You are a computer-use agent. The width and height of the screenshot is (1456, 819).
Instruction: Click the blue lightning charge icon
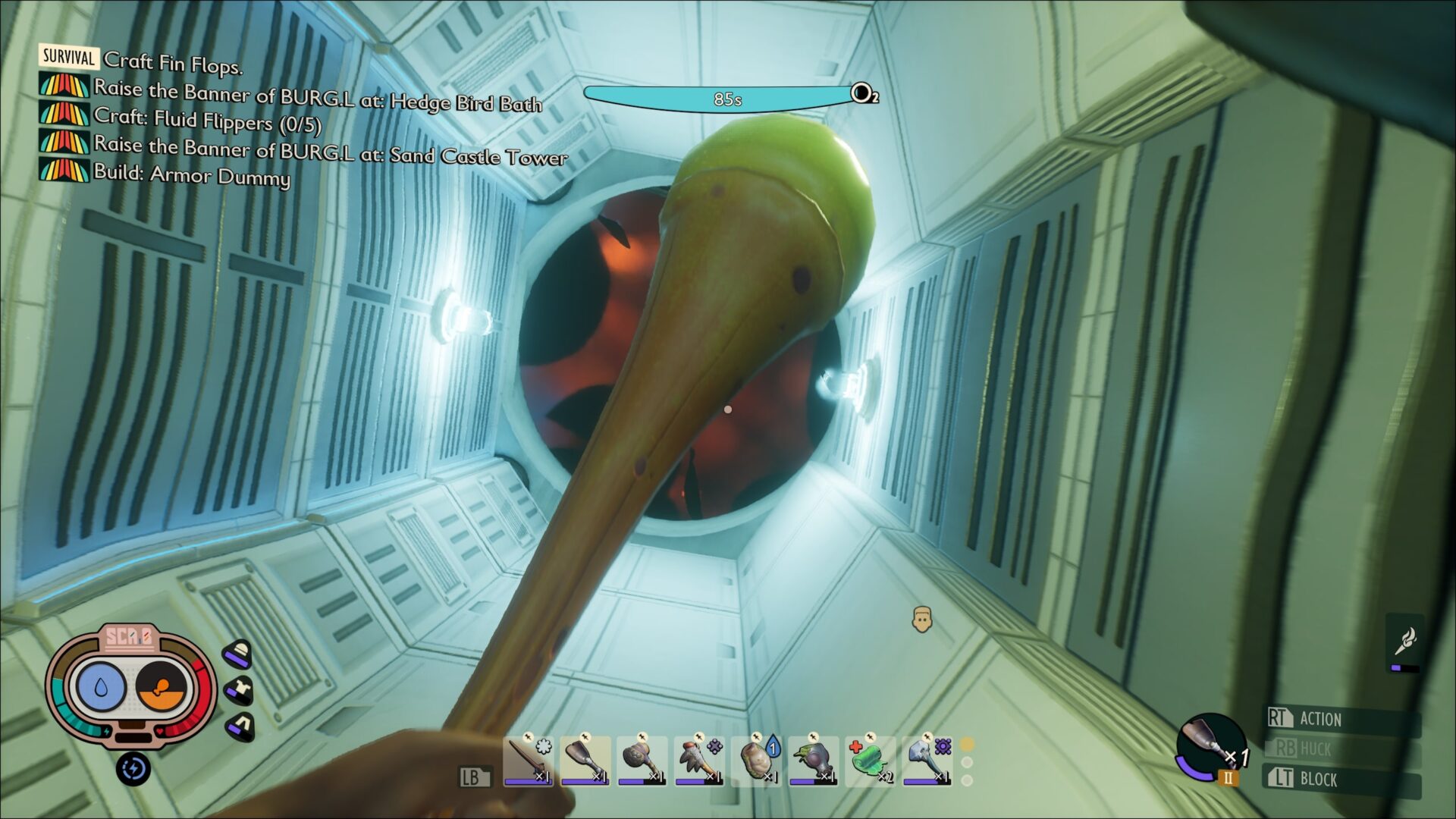(x=133, y=769)
